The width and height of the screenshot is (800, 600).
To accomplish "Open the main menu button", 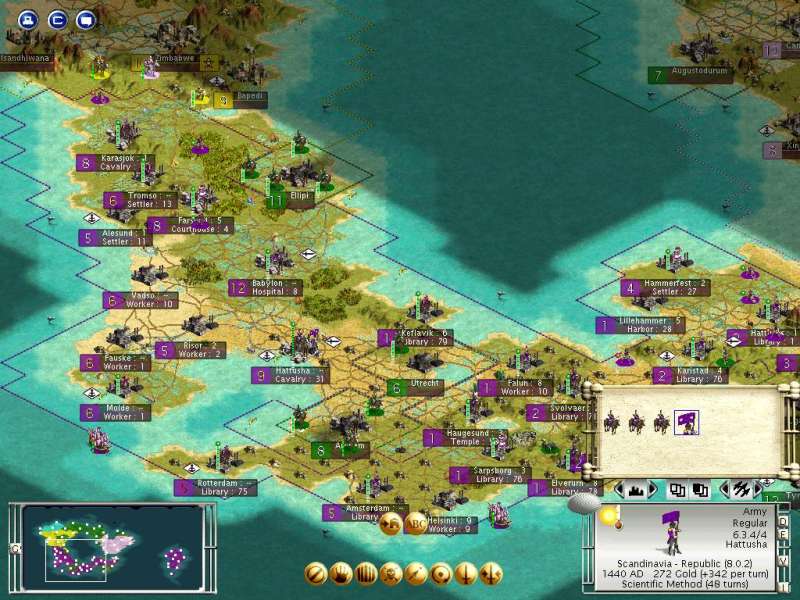I will tap(28, 18).
